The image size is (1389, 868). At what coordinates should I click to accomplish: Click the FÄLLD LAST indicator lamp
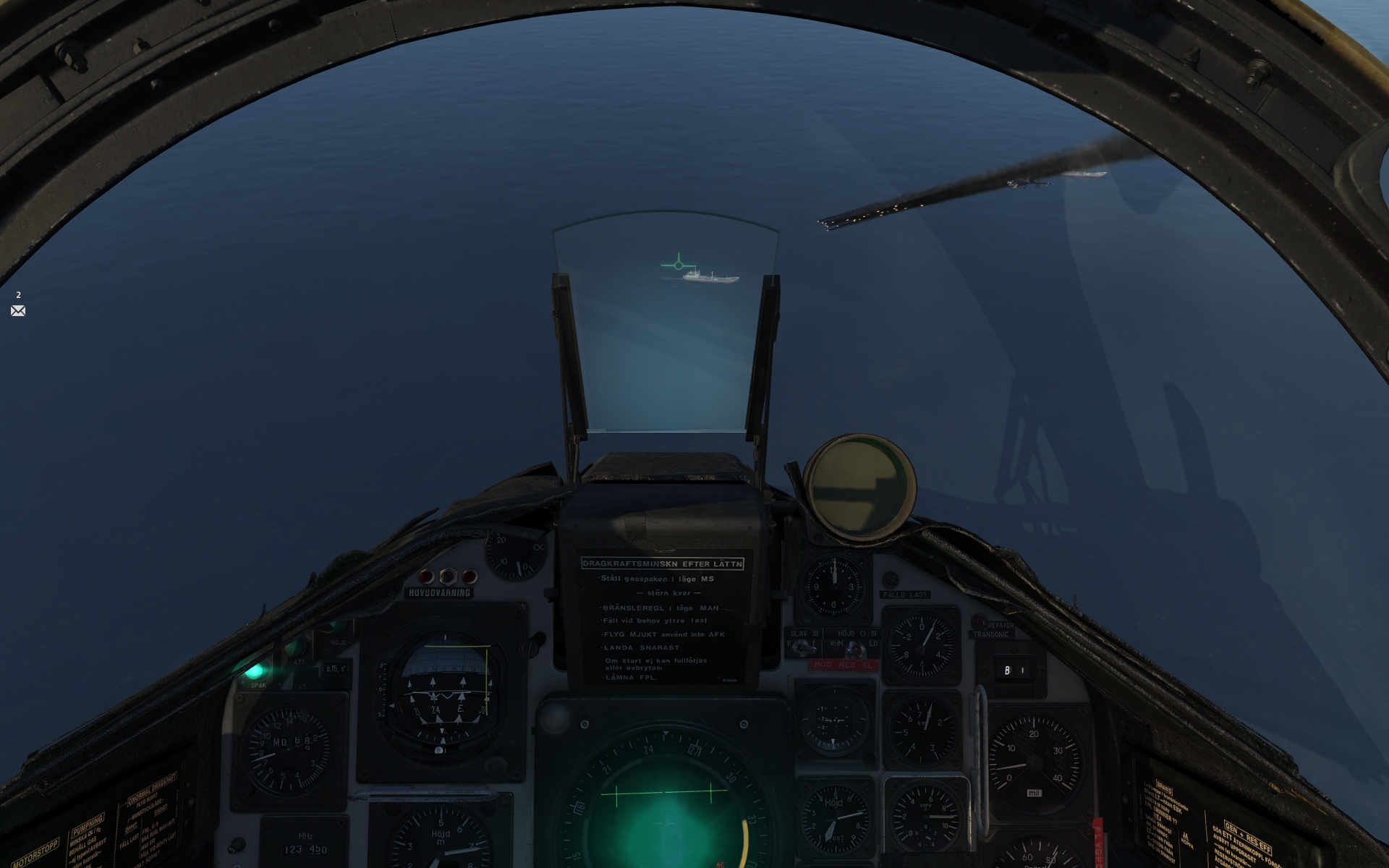click(891, 581)
